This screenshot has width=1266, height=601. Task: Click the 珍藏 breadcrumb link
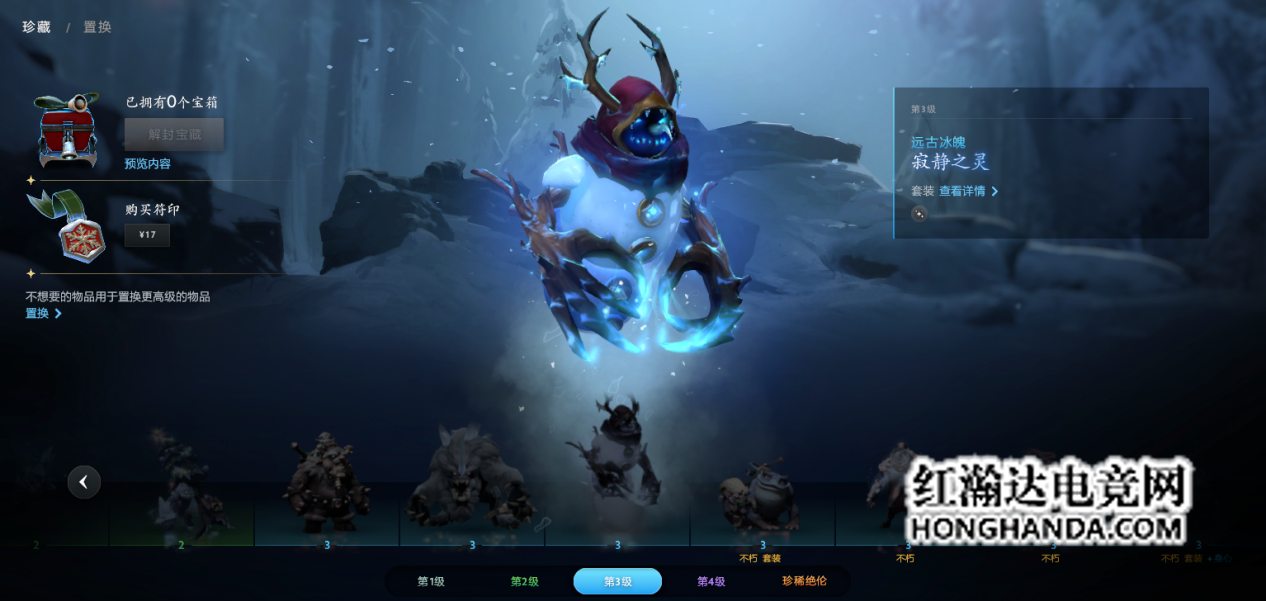(36, 27)
